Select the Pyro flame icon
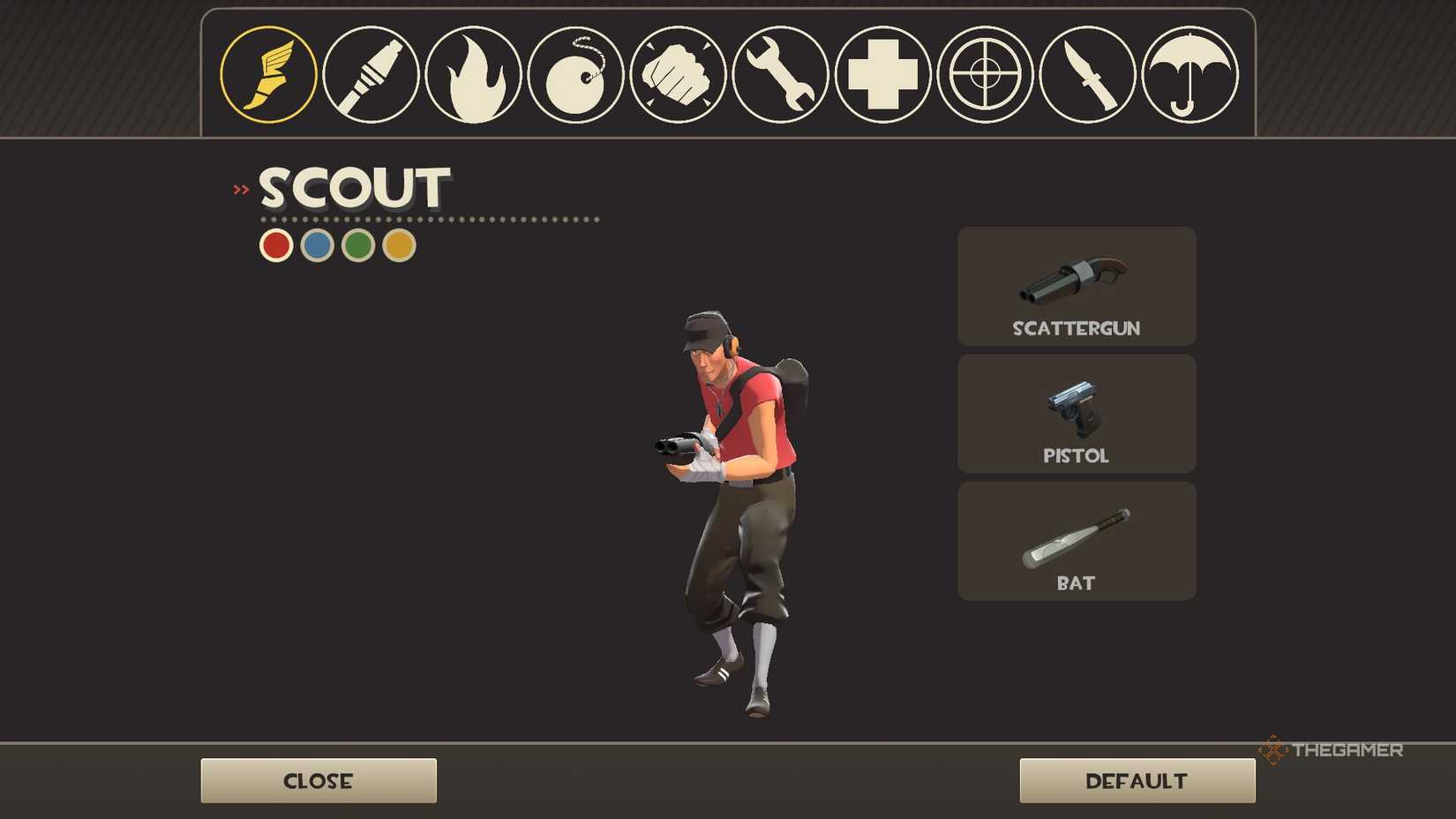 (x=473, y=74)
